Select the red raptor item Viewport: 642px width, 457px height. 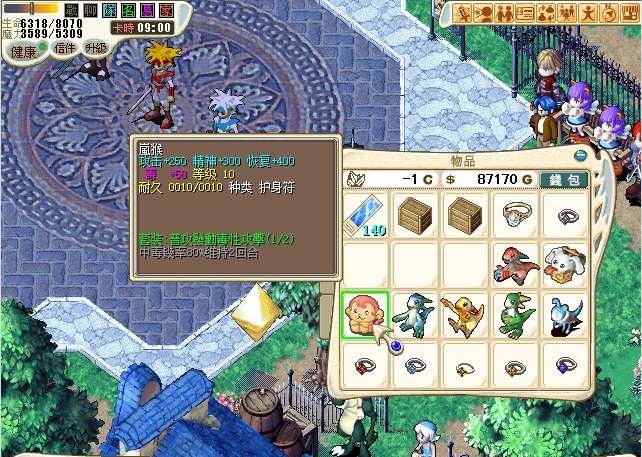click(x=514, y=264)
